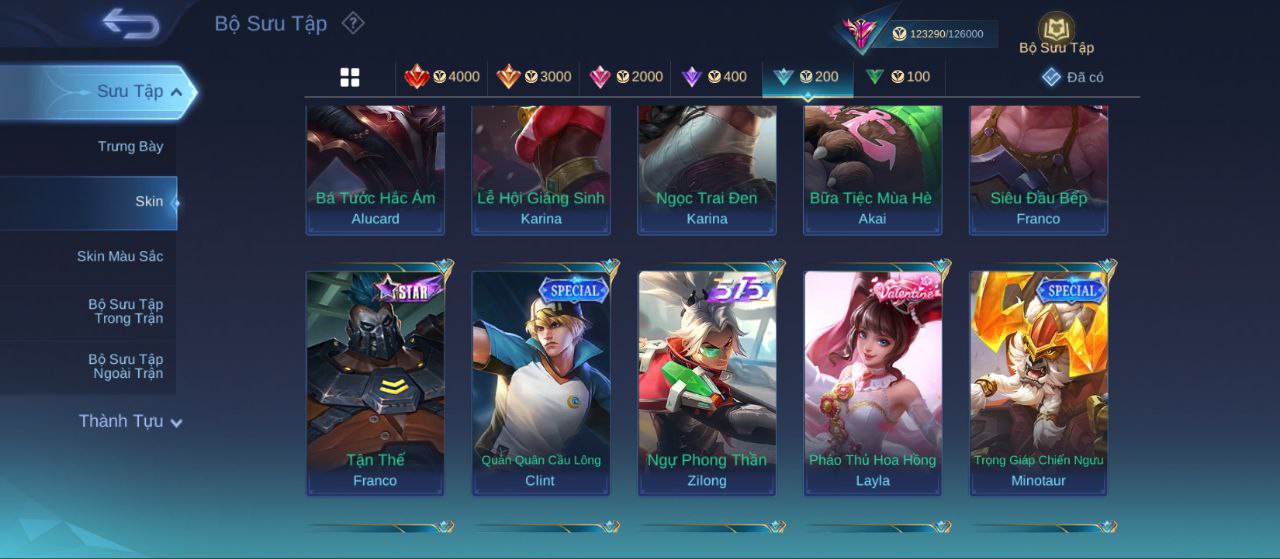Select the 2000 points tier tab
1280x559 pixels.
click(626, 77)
